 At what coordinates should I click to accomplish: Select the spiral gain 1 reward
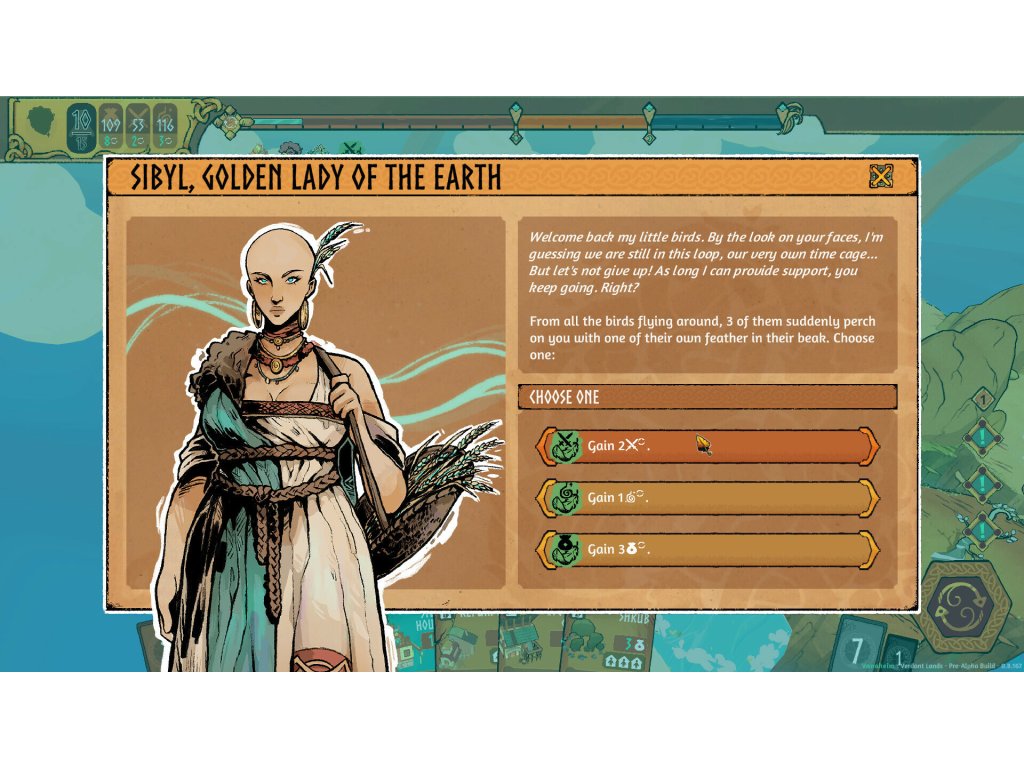[x=708, y=497]
